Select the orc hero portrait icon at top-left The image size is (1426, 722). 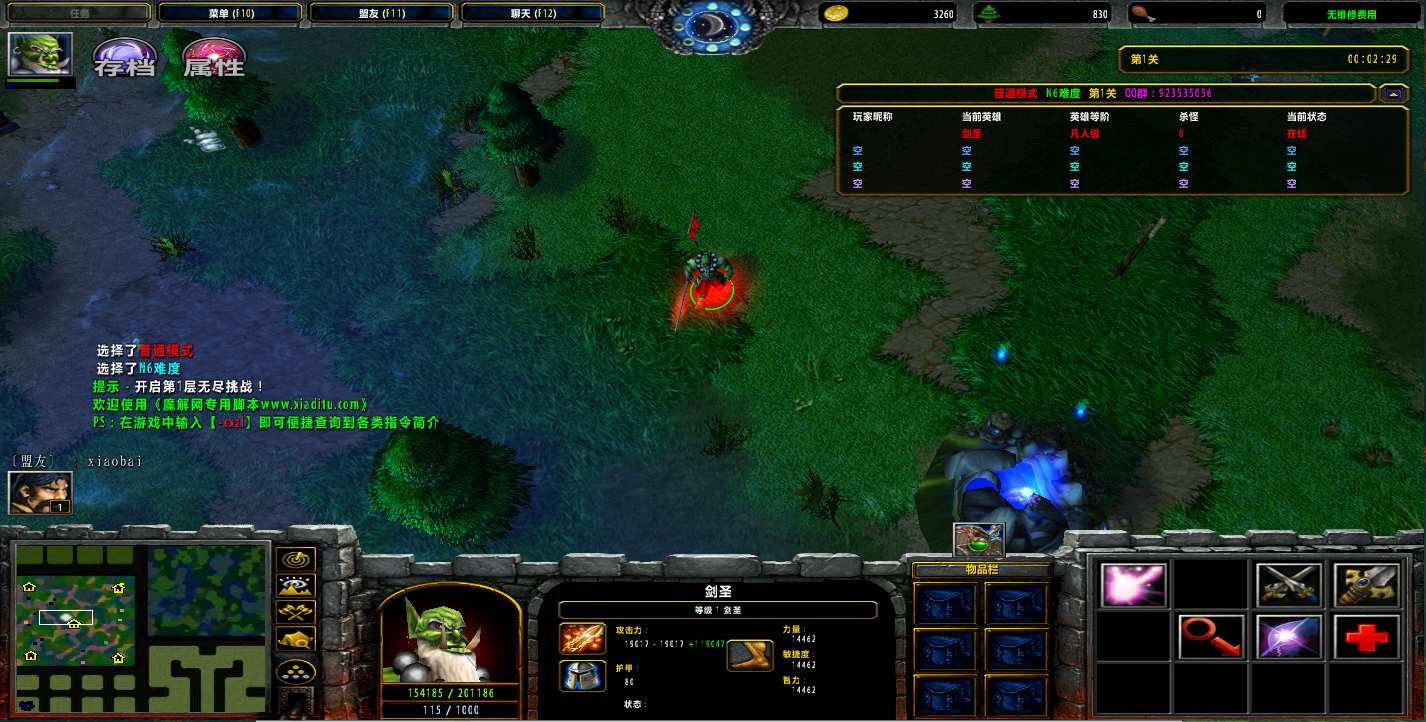[x=40, y=55]
